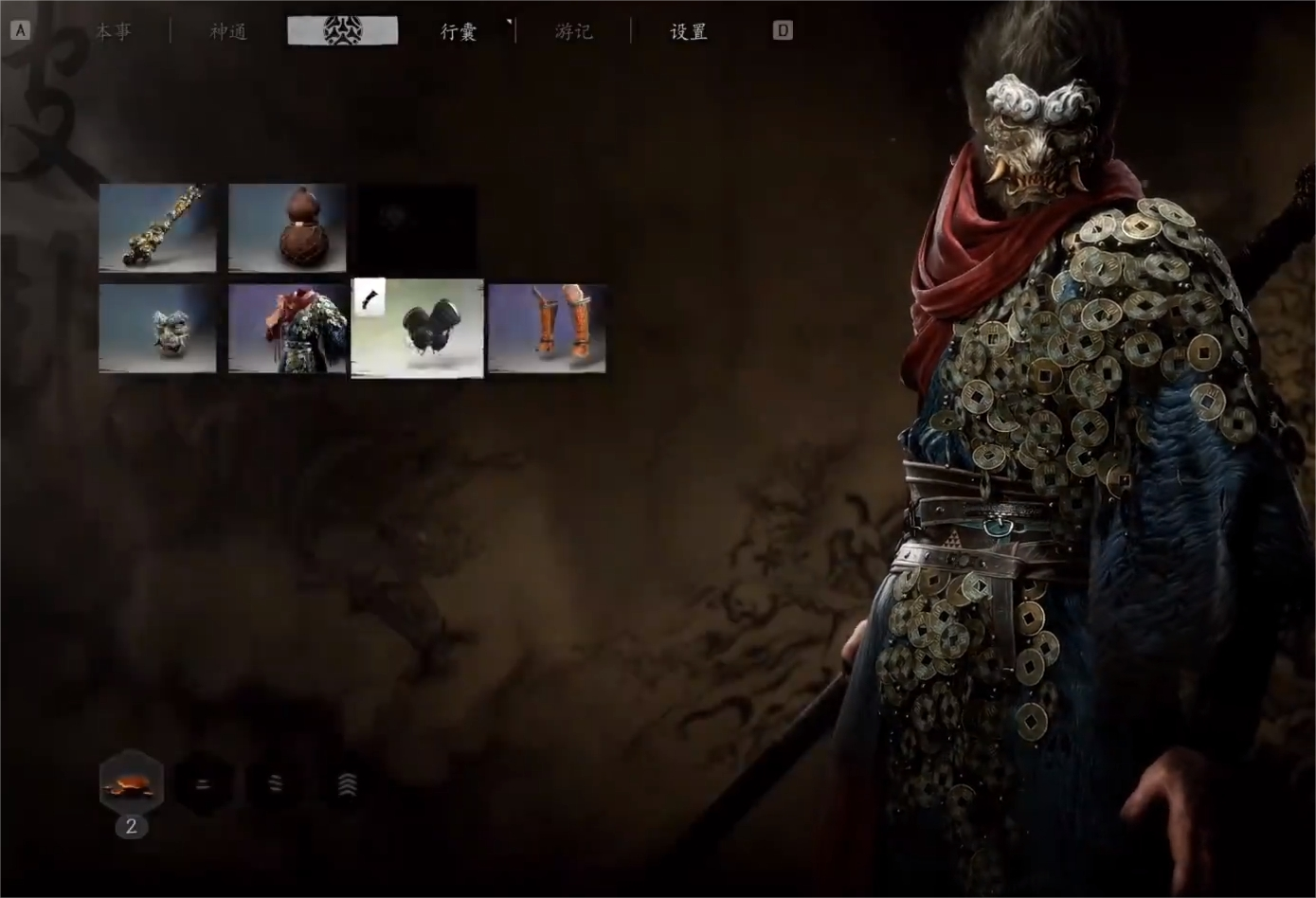Select the beast mask headgear slot
1316x898 pixels.
point(157,329)
